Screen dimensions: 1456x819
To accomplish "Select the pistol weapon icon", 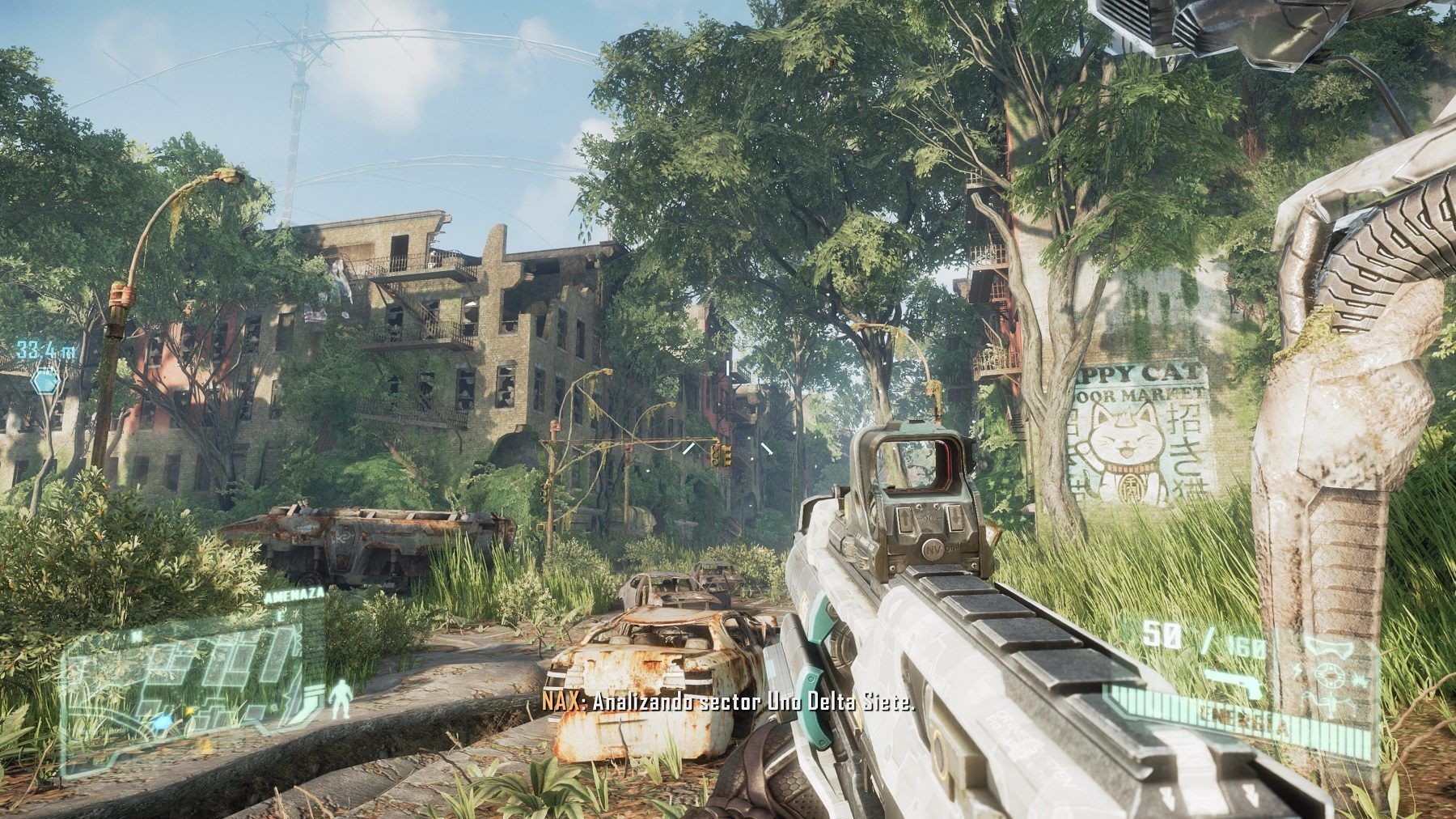I will pos(1230,684).
